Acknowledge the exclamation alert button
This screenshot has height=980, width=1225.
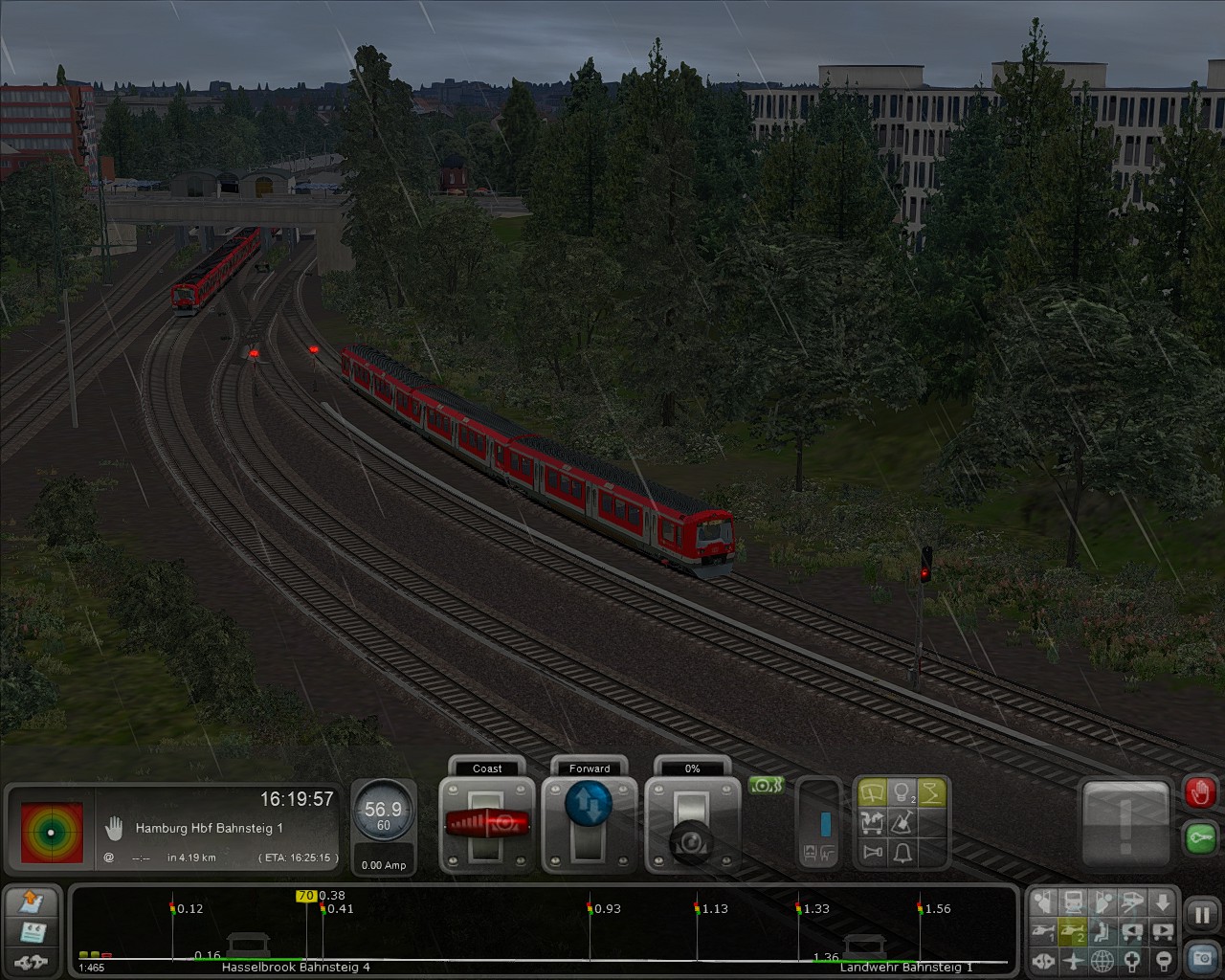(x=1125, y=823)
